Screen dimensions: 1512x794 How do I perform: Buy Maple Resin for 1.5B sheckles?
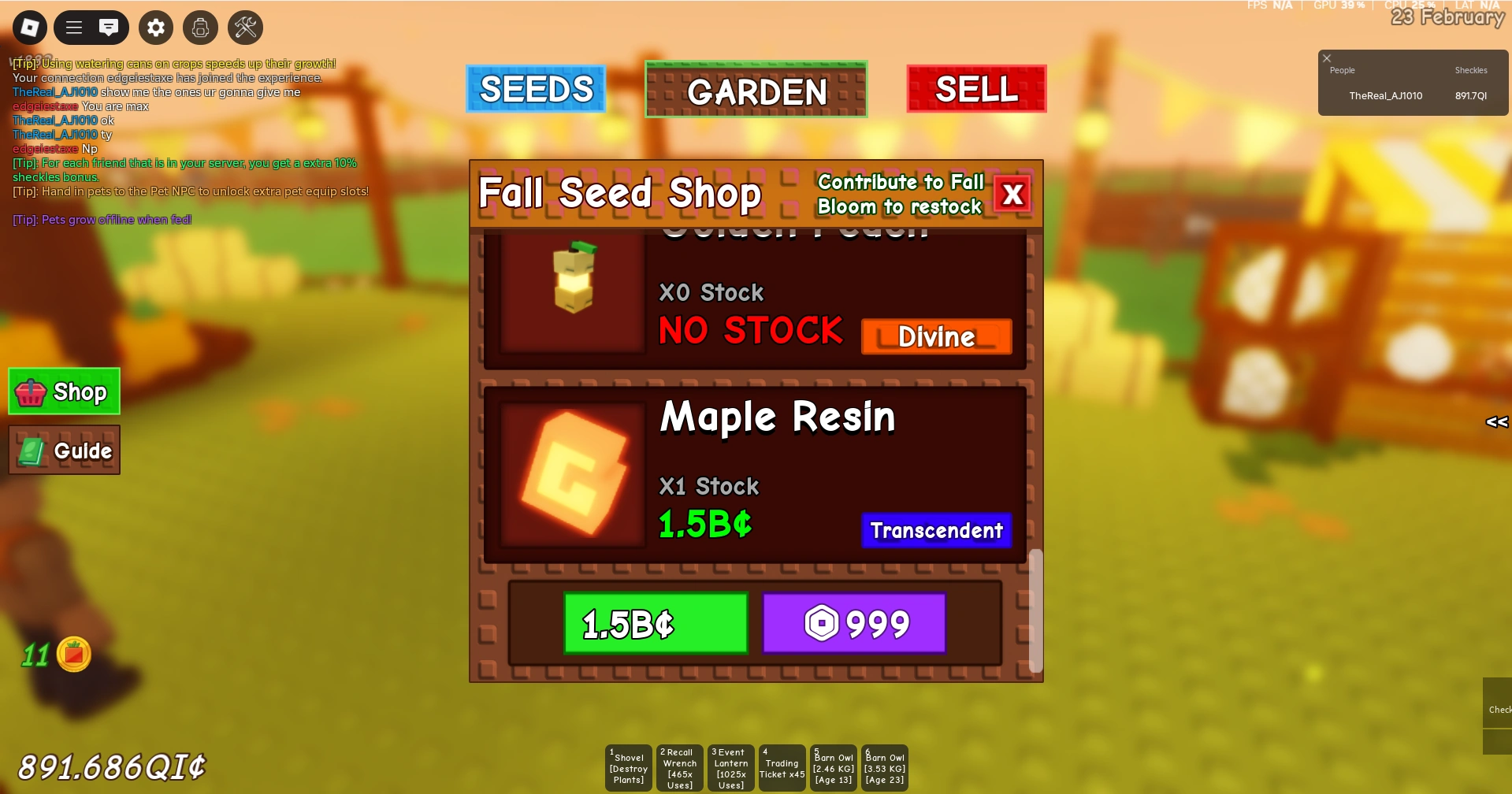point(656,623)
